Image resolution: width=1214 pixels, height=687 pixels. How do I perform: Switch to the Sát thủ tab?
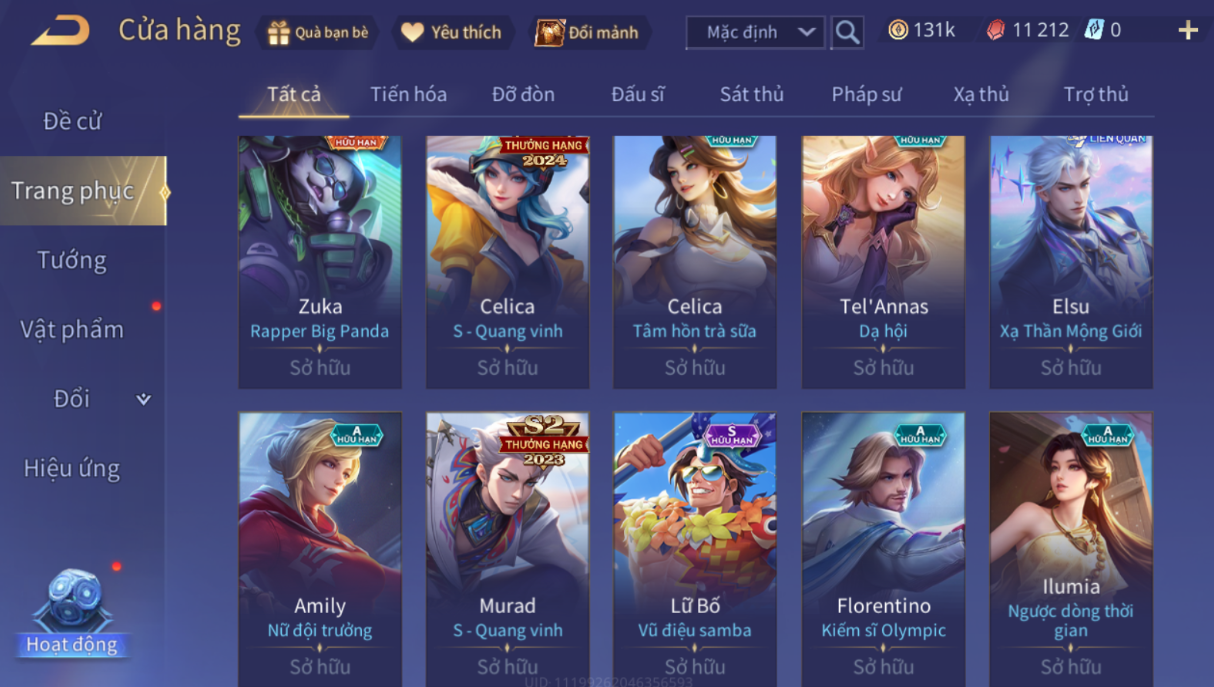click(751, 94)
